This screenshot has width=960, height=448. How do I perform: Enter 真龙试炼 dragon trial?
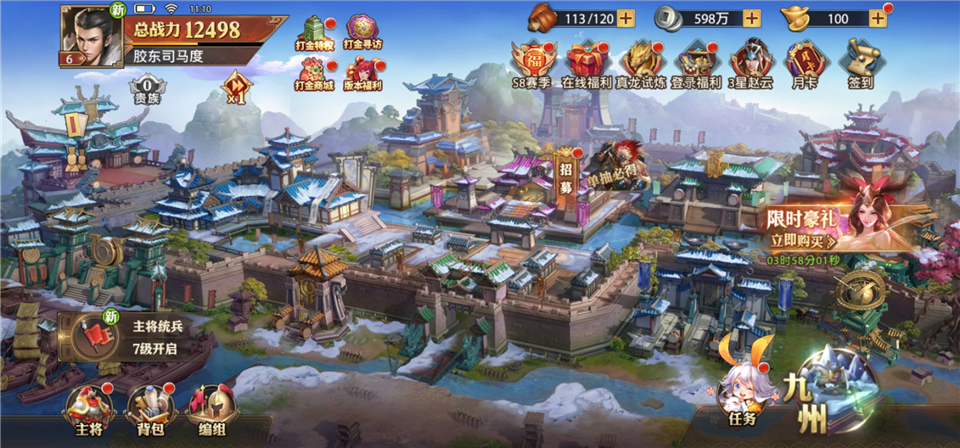[641, 64]
